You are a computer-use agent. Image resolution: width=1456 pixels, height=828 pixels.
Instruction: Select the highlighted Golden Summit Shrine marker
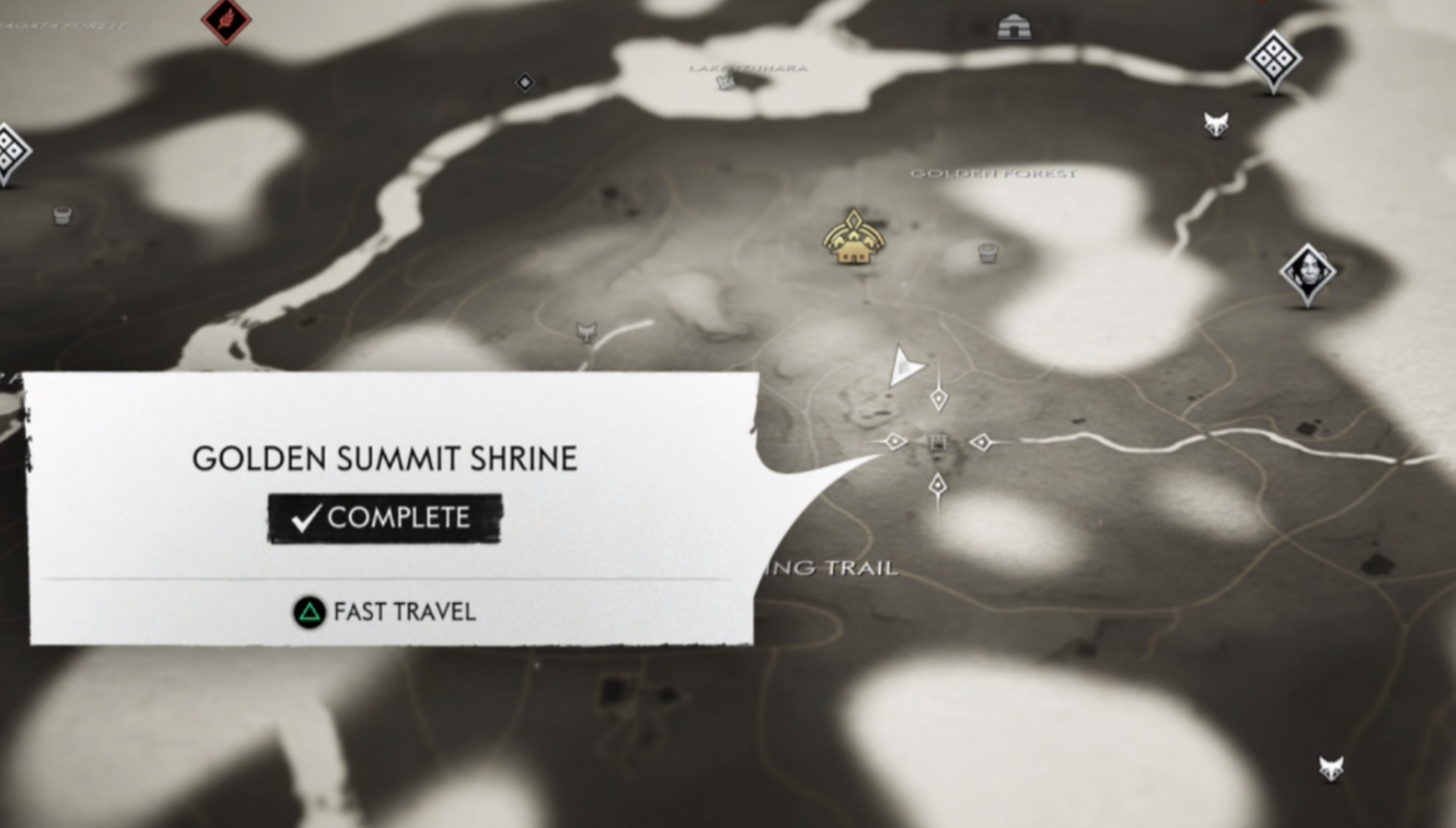[938, 442]
